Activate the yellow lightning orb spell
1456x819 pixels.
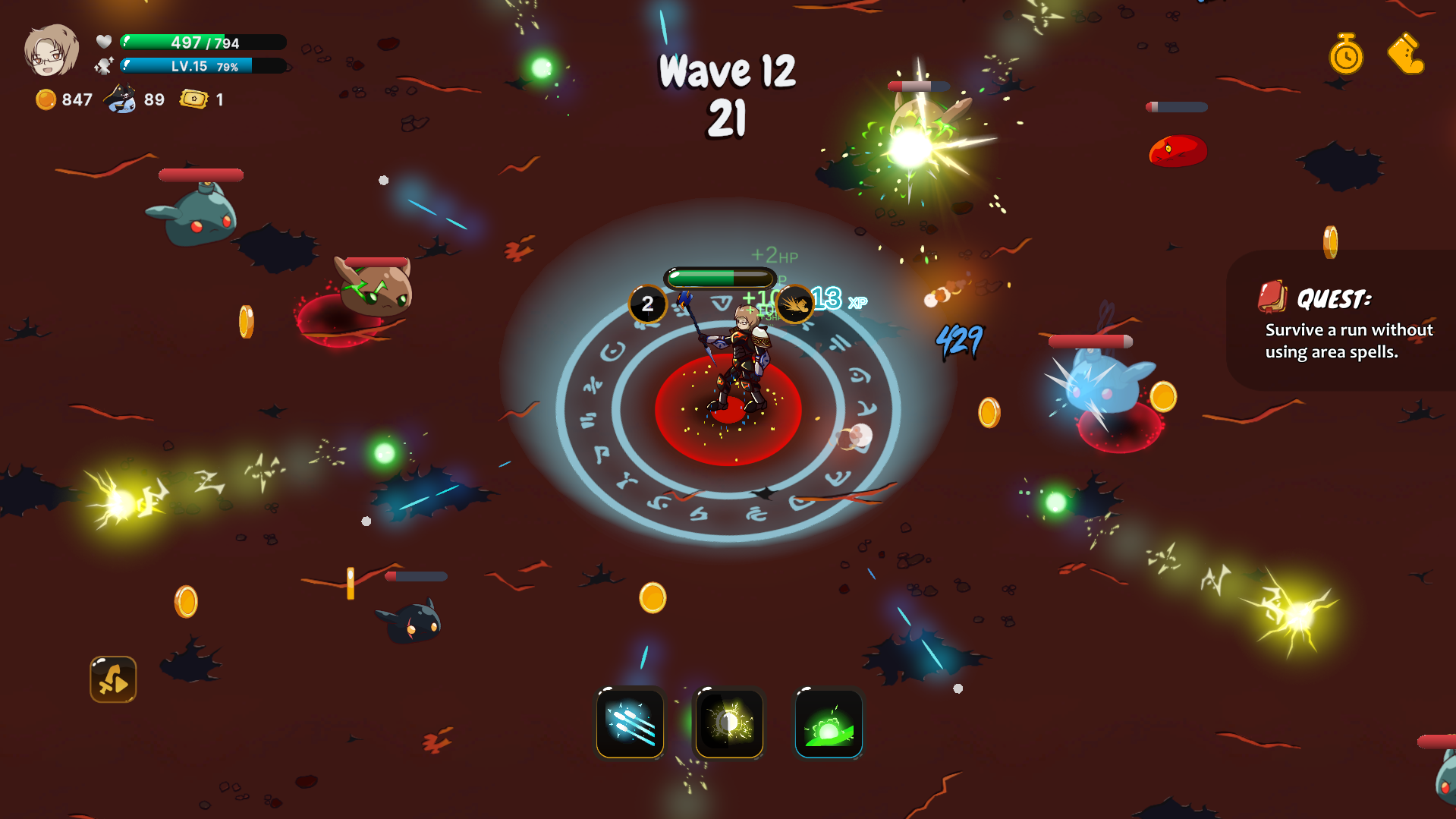point(729,723)
